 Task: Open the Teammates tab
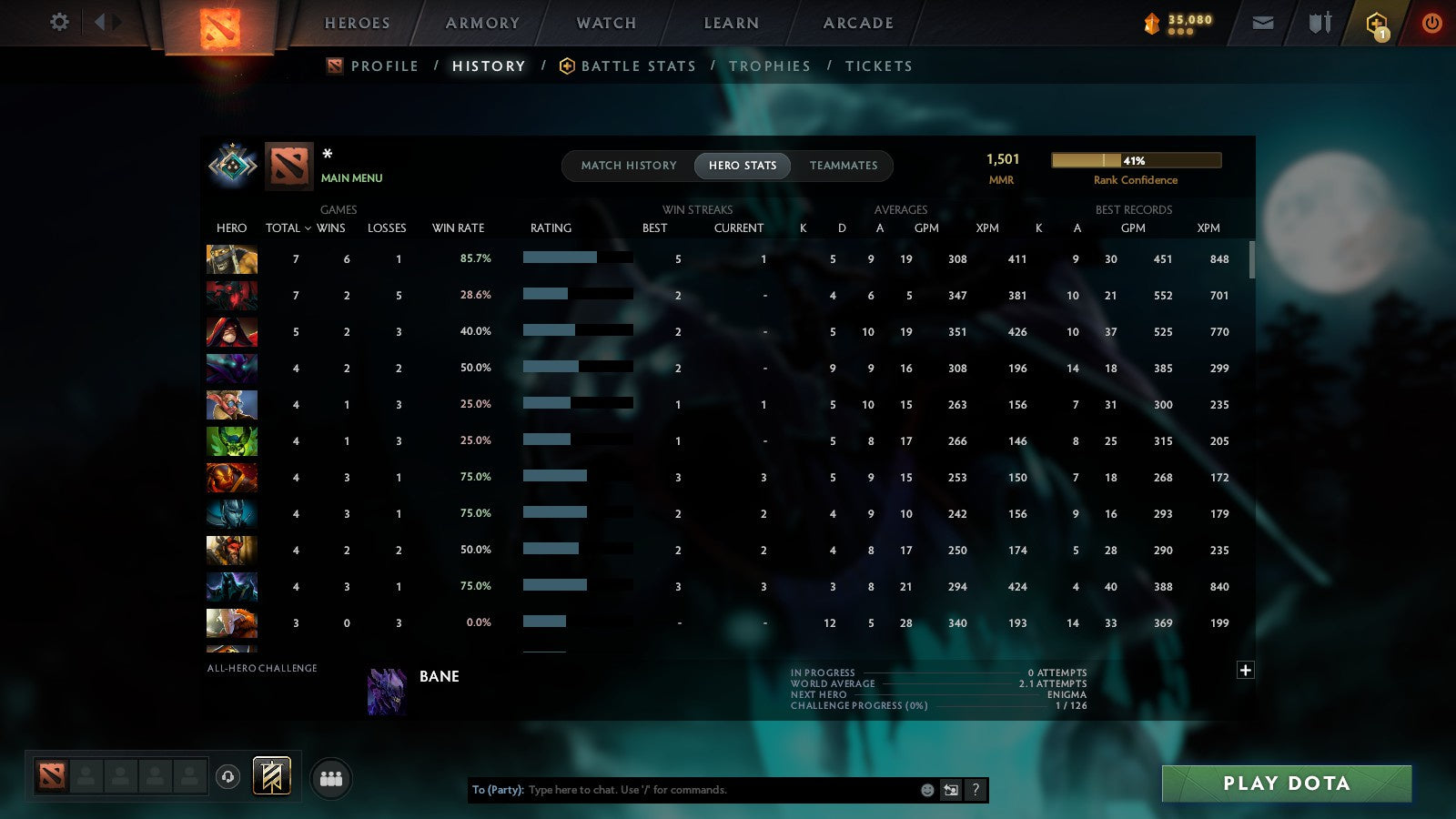(844, 166)
